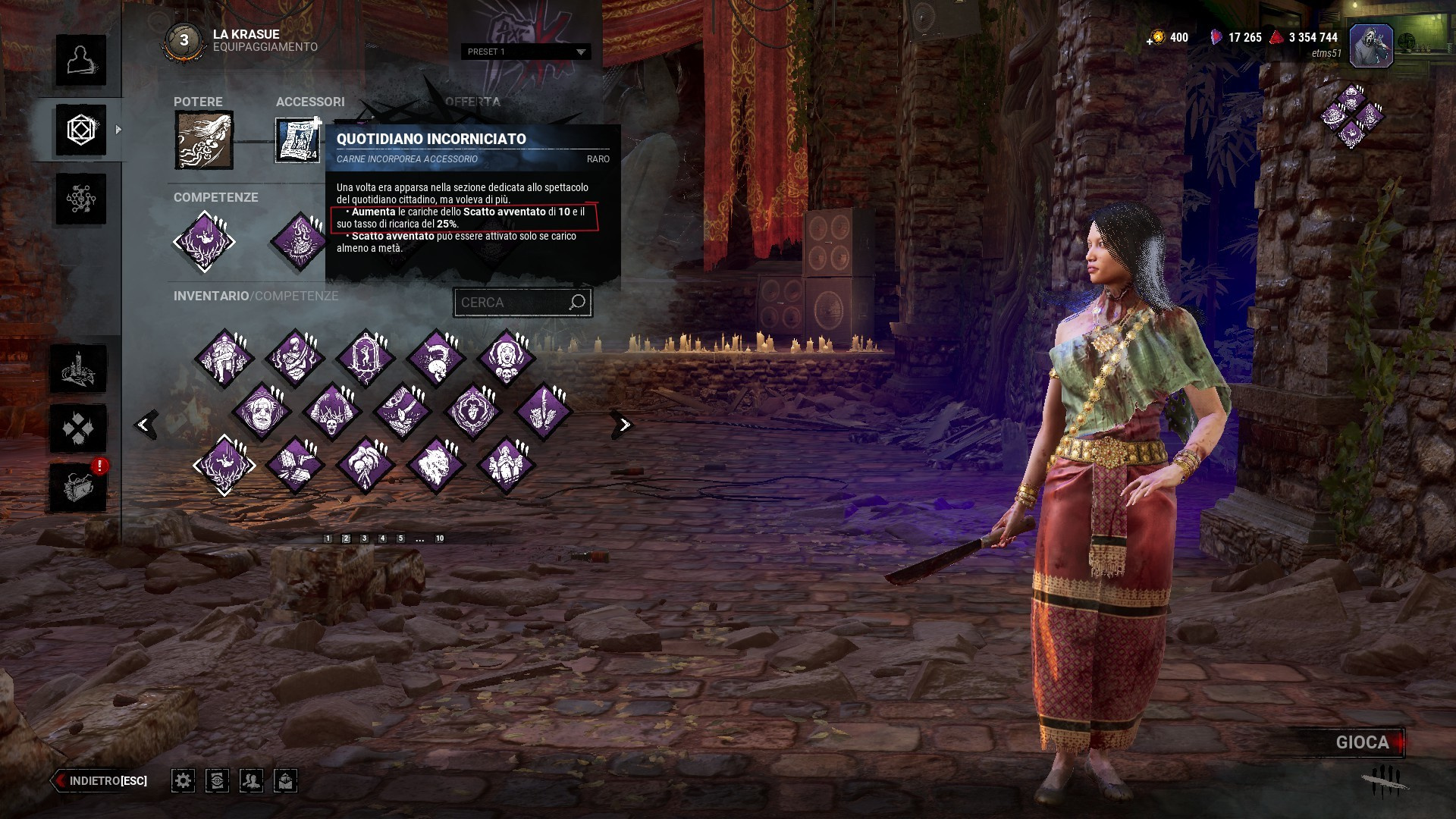
Task: Go to the next perk page arrow
Action: (623, 425)
